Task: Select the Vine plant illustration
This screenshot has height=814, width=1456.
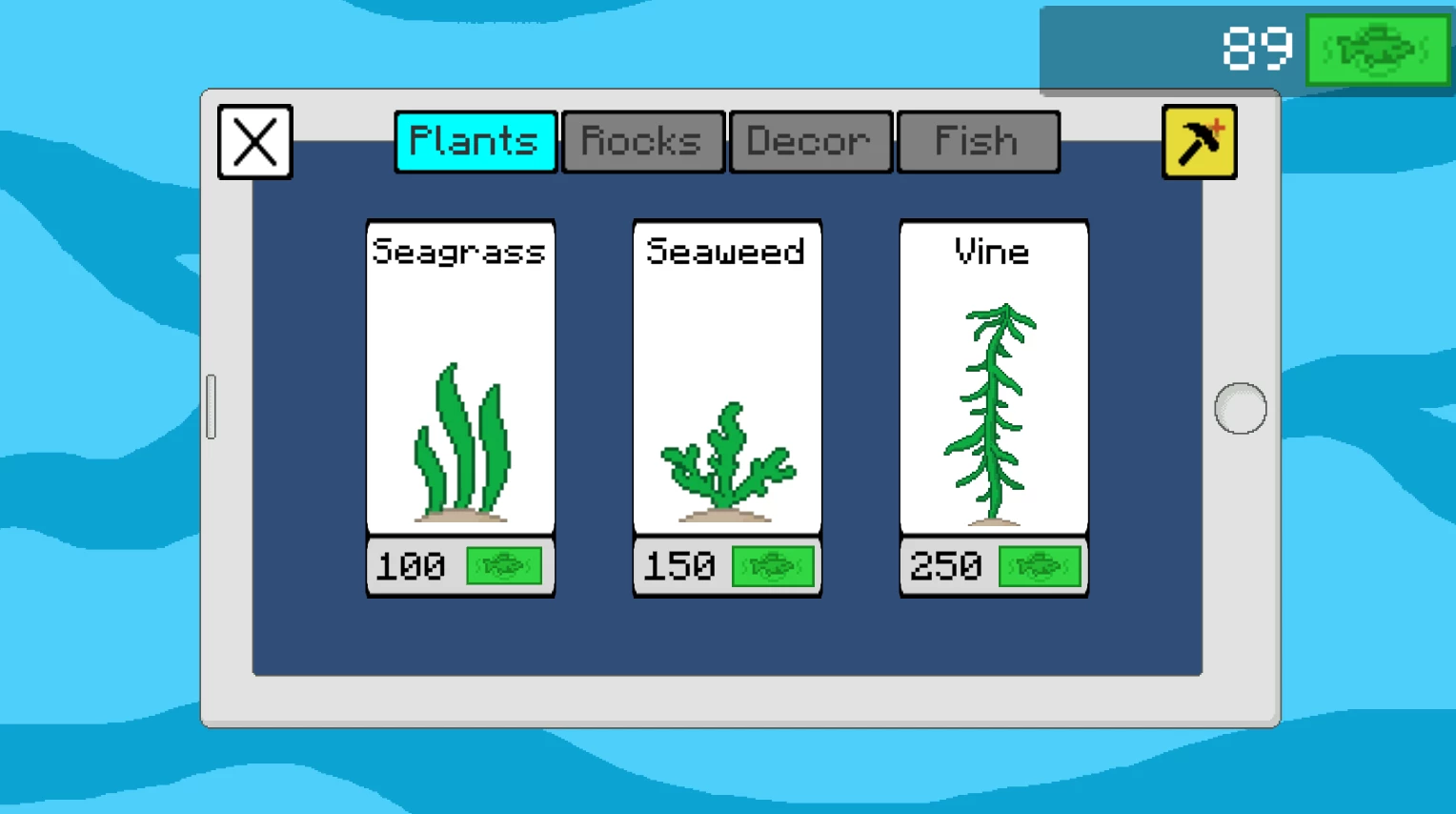Action: pos(994,410)
